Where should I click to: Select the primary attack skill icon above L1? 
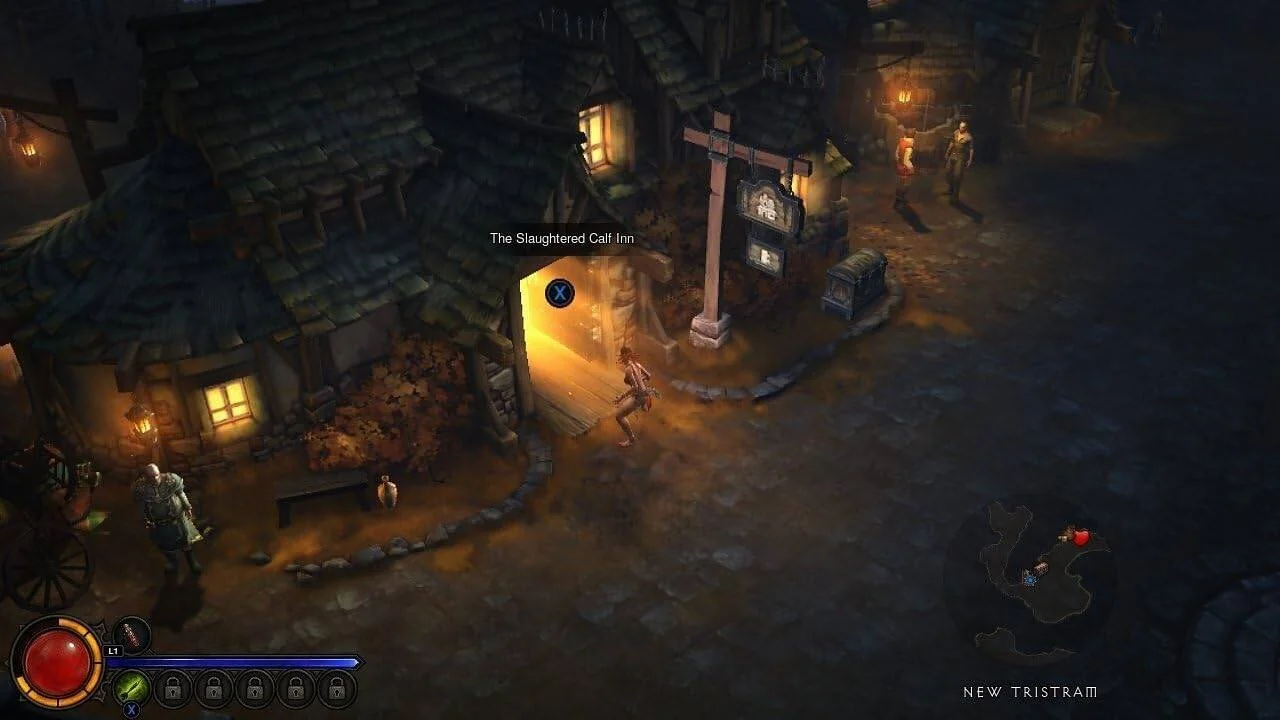click(131, 634)
